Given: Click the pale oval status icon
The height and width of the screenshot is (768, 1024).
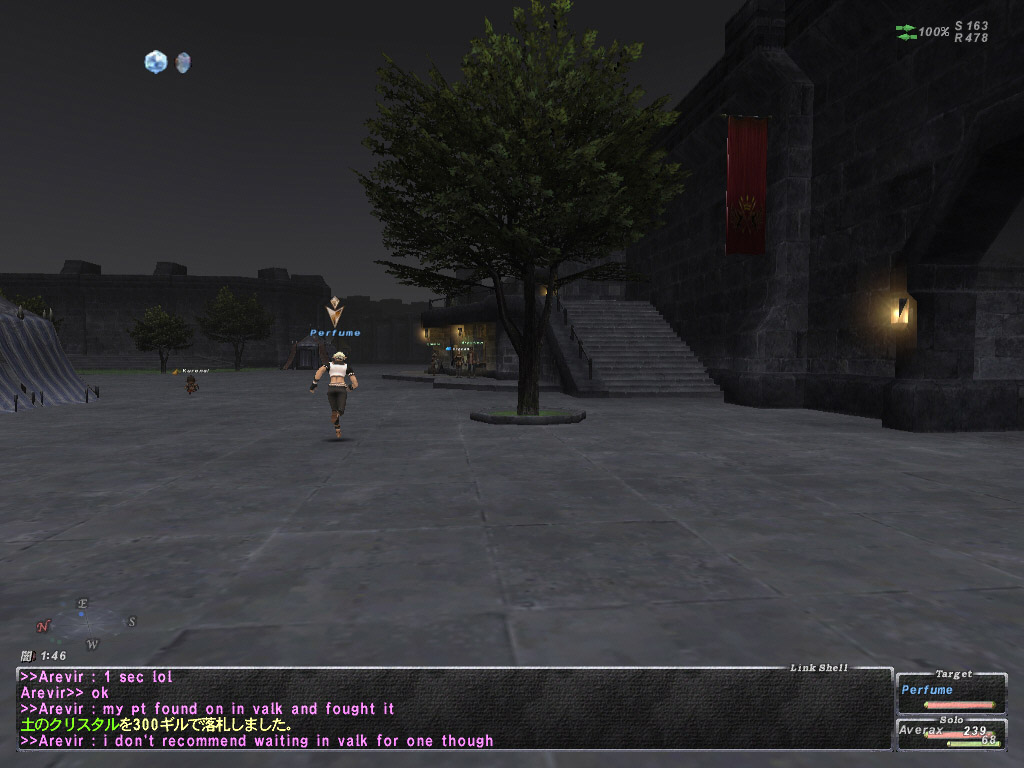Looking at the screenshot, I should [182, 62].
